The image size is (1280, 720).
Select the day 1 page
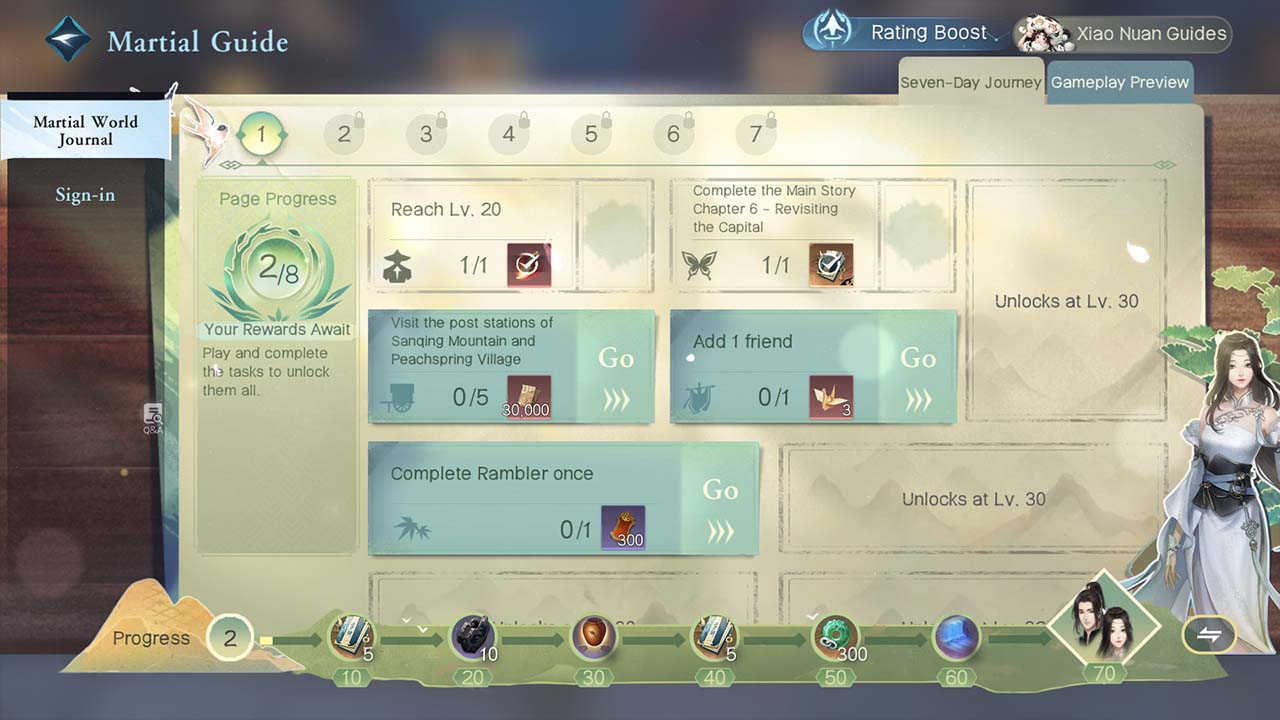coord(262,134)
